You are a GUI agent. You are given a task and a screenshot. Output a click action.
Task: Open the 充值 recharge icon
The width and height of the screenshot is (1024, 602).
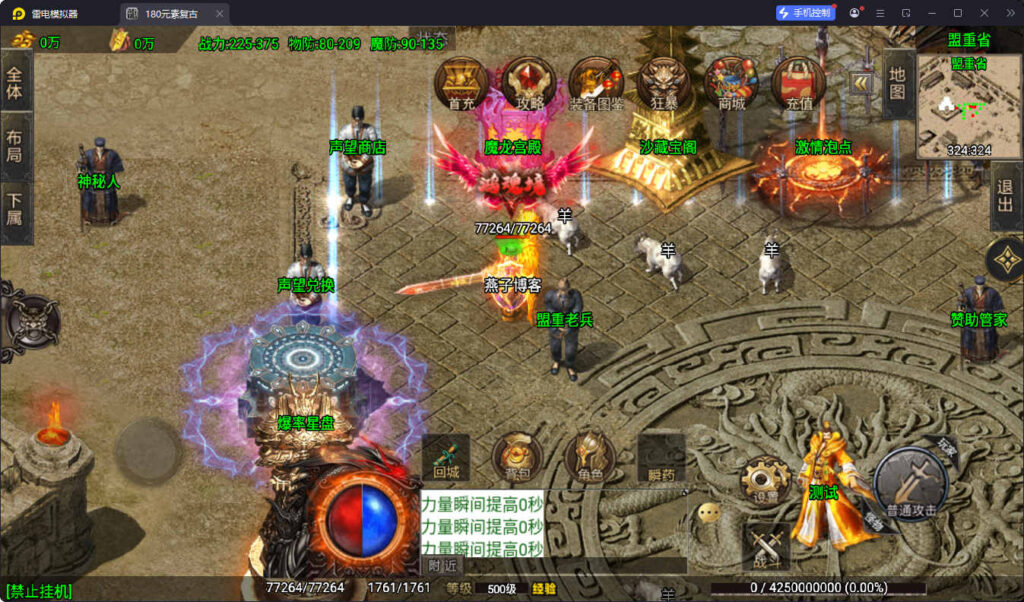click(799, 82)
